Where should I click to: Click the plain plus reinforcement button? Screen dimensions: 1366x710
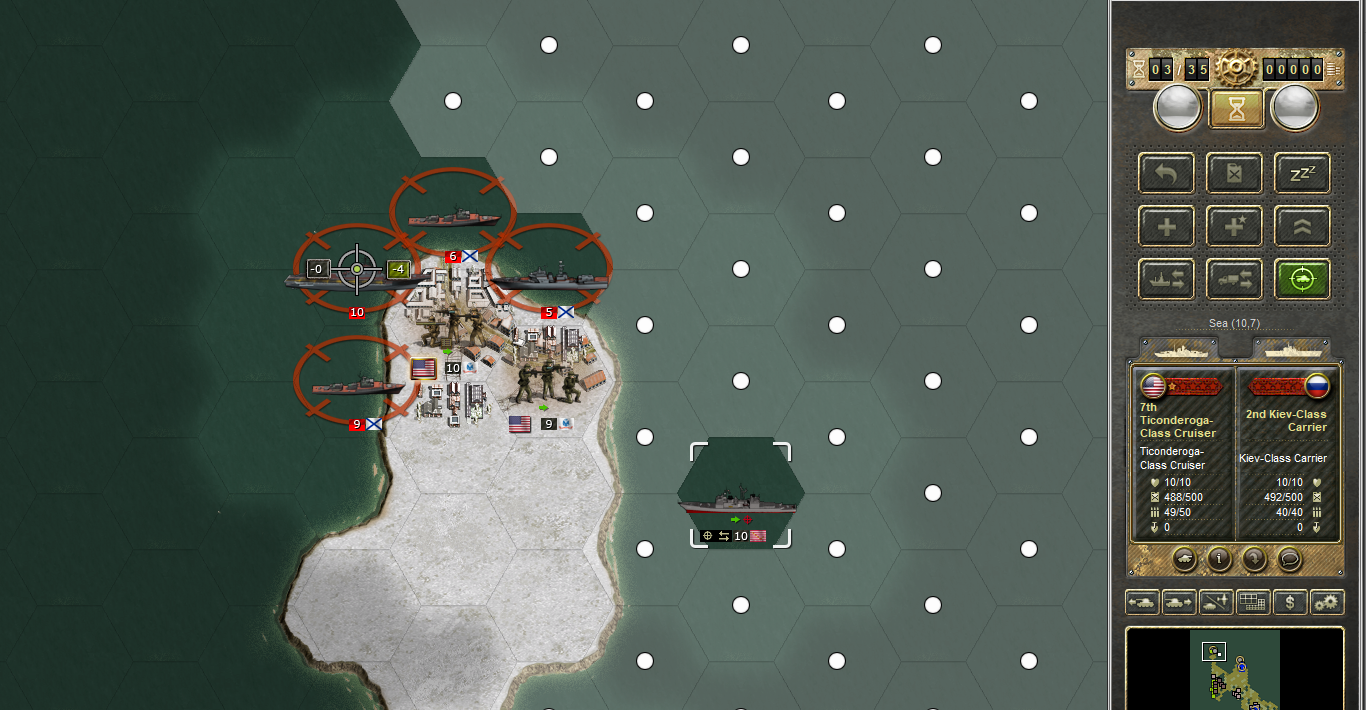click(x=1166, y=227)
